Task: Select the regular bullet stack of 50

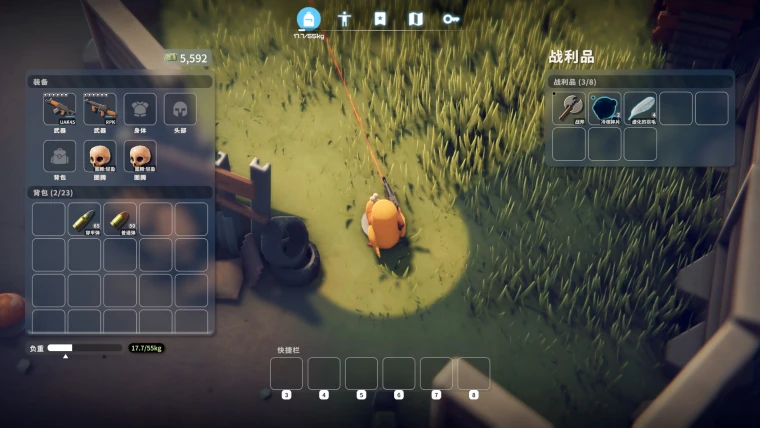Action: 120,219
